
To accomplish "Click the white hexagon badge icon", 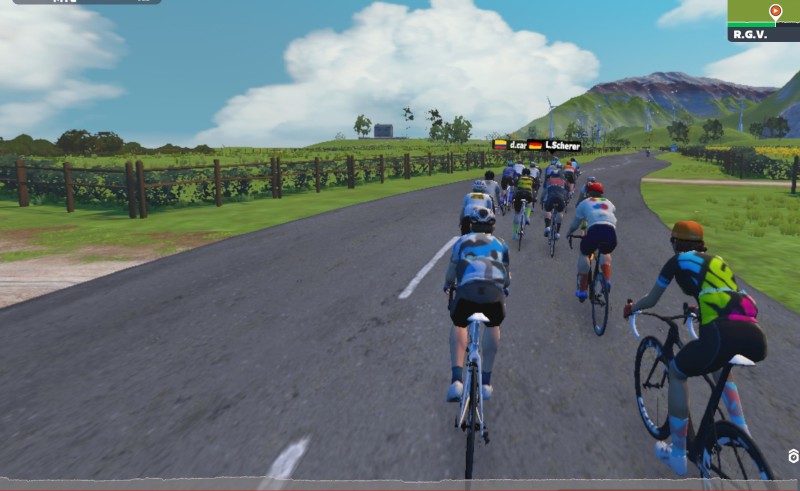I will pyautogui.click(x=793, y=456).
